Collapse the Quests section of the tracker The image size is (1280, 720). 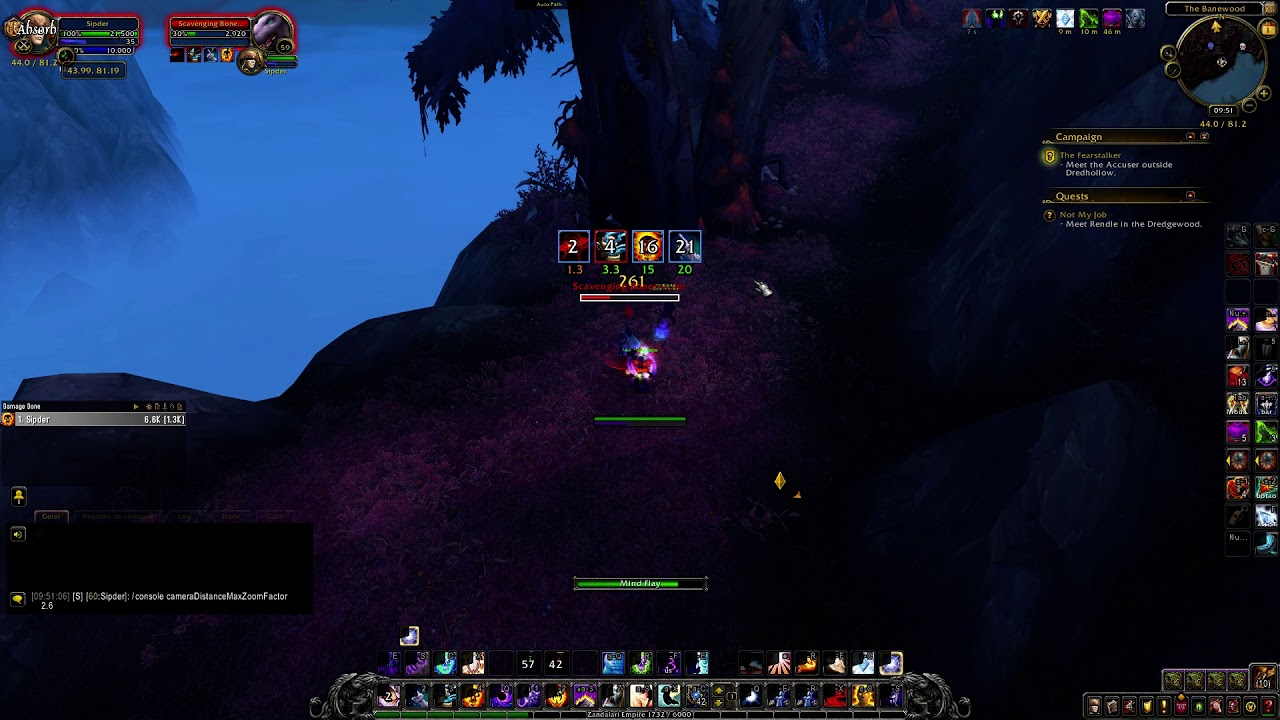click(x=1189, y=196)
